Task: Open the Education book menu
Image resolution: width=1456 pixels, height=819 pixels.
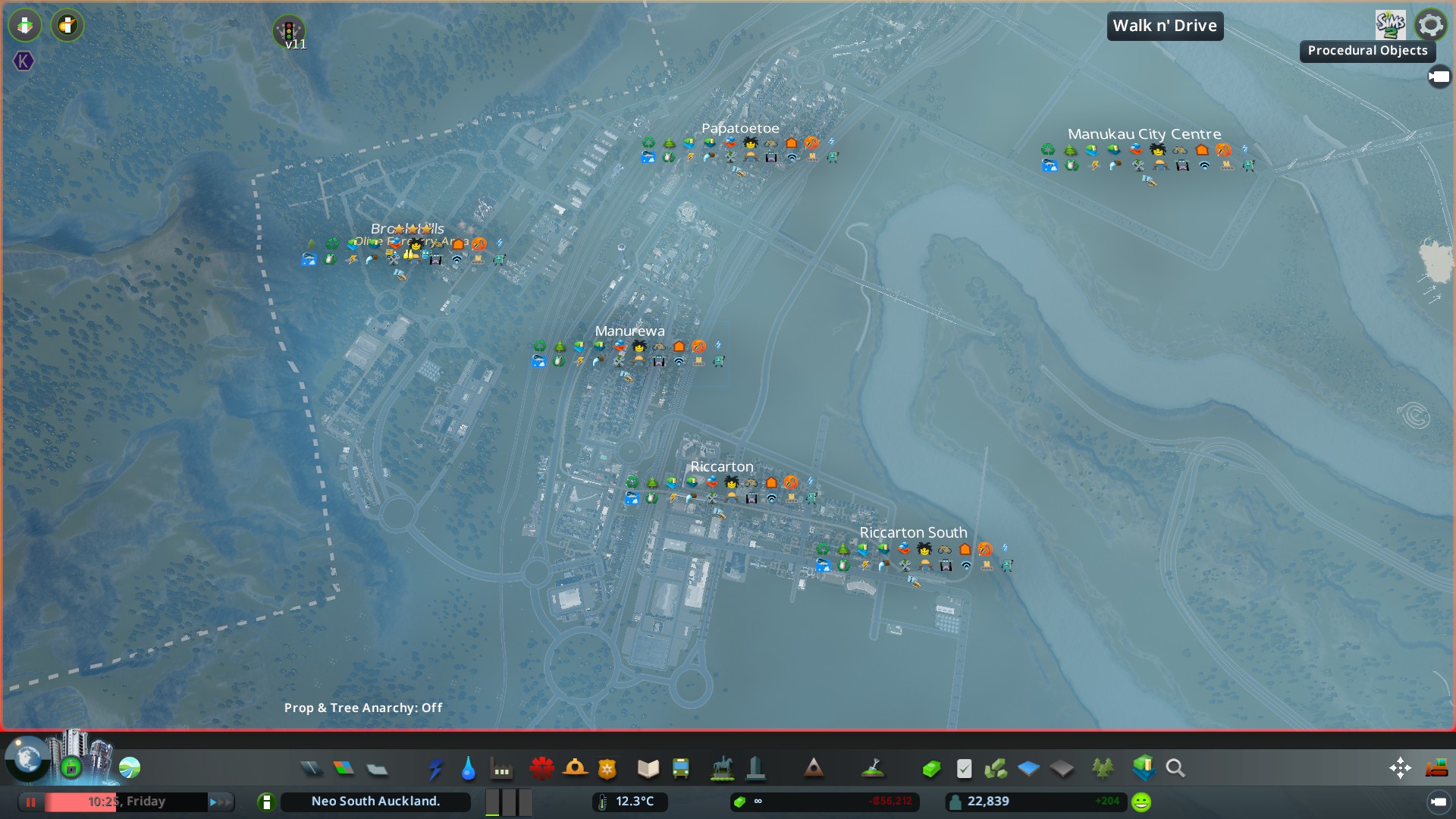Action: tap(648, 769)
